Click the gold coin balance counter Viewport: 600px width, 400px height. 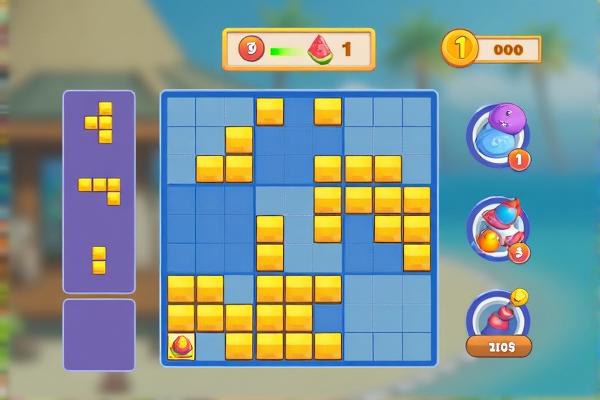click(x=492, y=49)
